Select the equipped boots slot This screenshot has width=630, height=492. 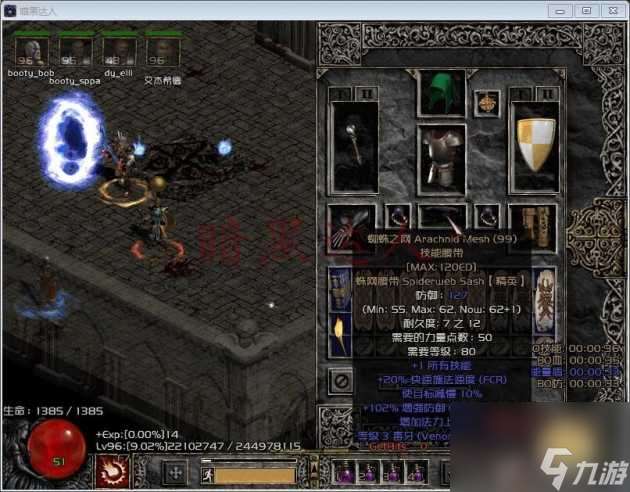point(531,223)
